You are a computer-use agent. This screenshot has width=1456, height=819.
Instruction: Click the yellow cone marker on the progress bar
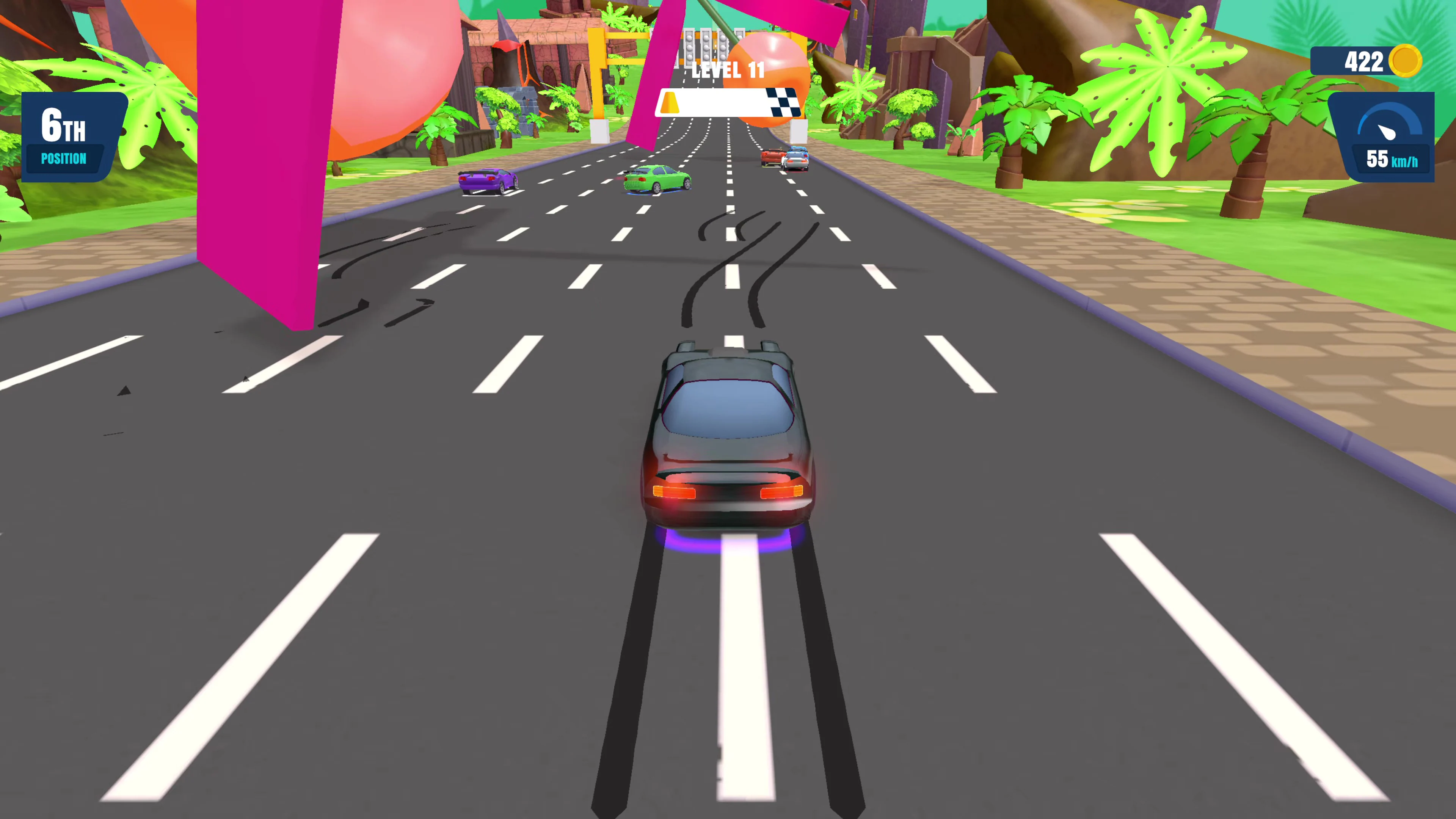click(x=670, y=103)
